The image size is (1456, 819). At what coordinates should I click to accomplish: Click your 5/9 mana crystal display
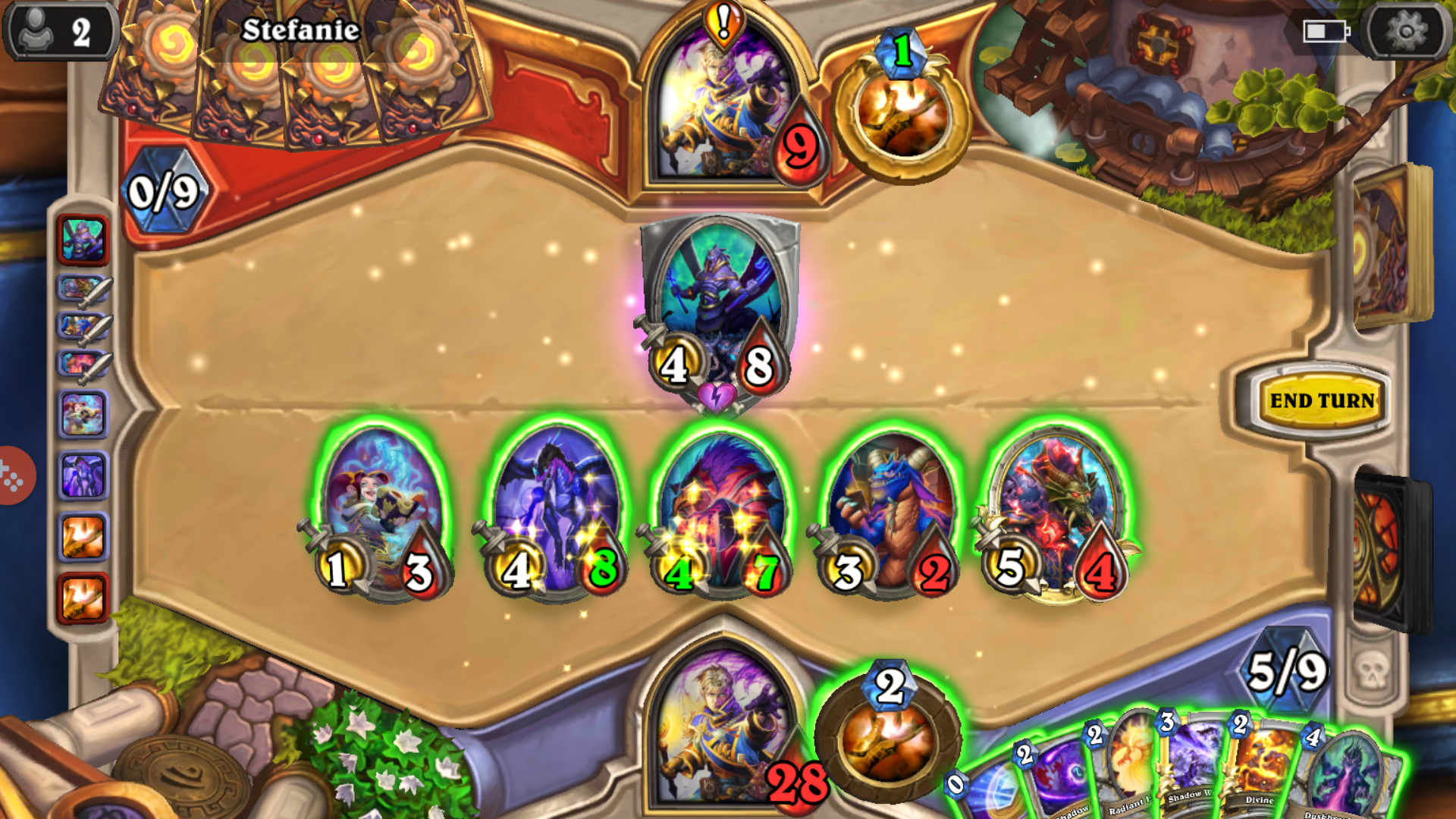1289,671
